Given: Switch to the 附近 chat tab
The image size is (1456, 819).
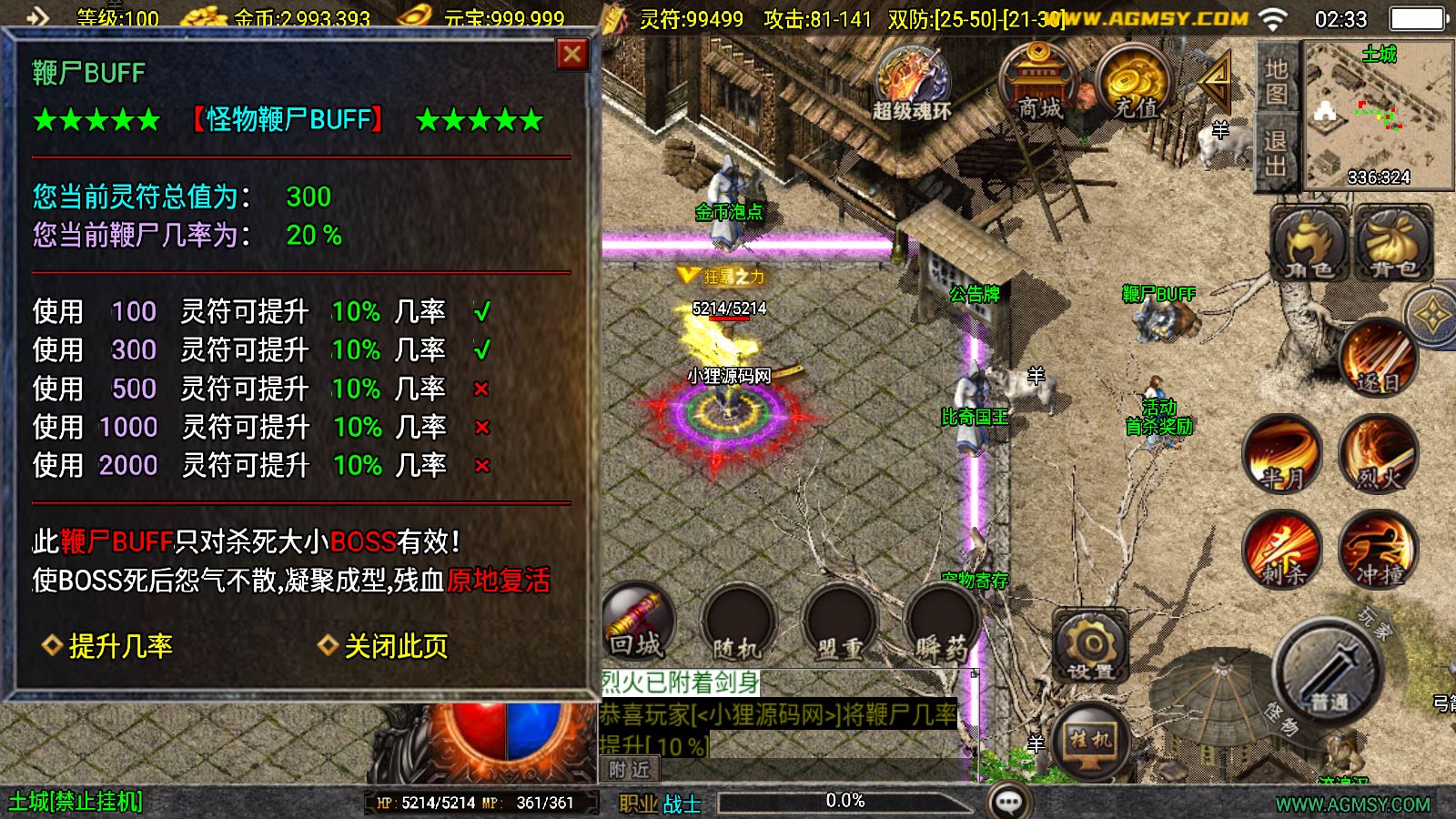Looking at the screenshot, I should pos(630,770).
